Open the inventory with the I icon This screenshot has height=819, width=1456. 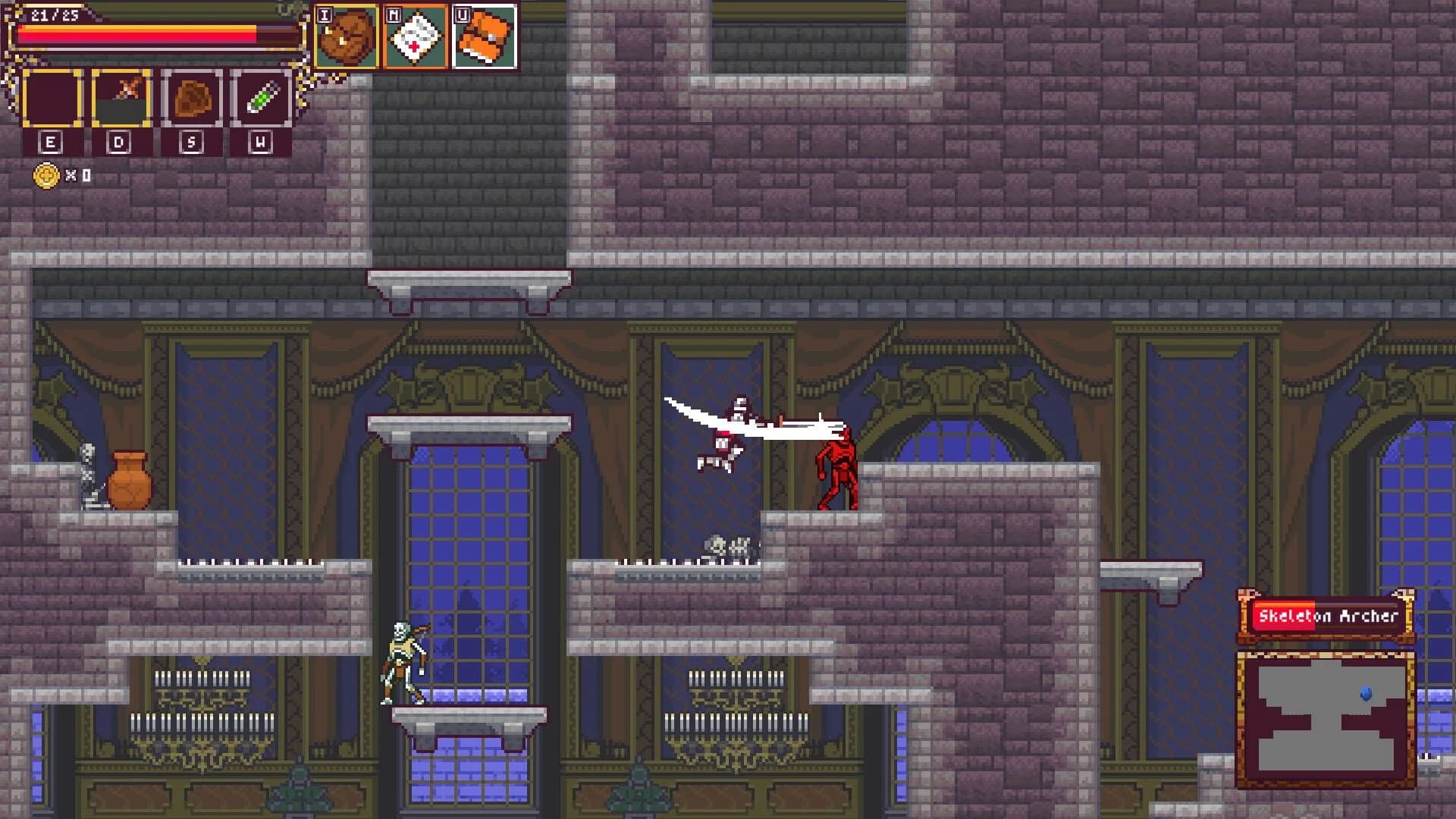(x=347, y=36)
